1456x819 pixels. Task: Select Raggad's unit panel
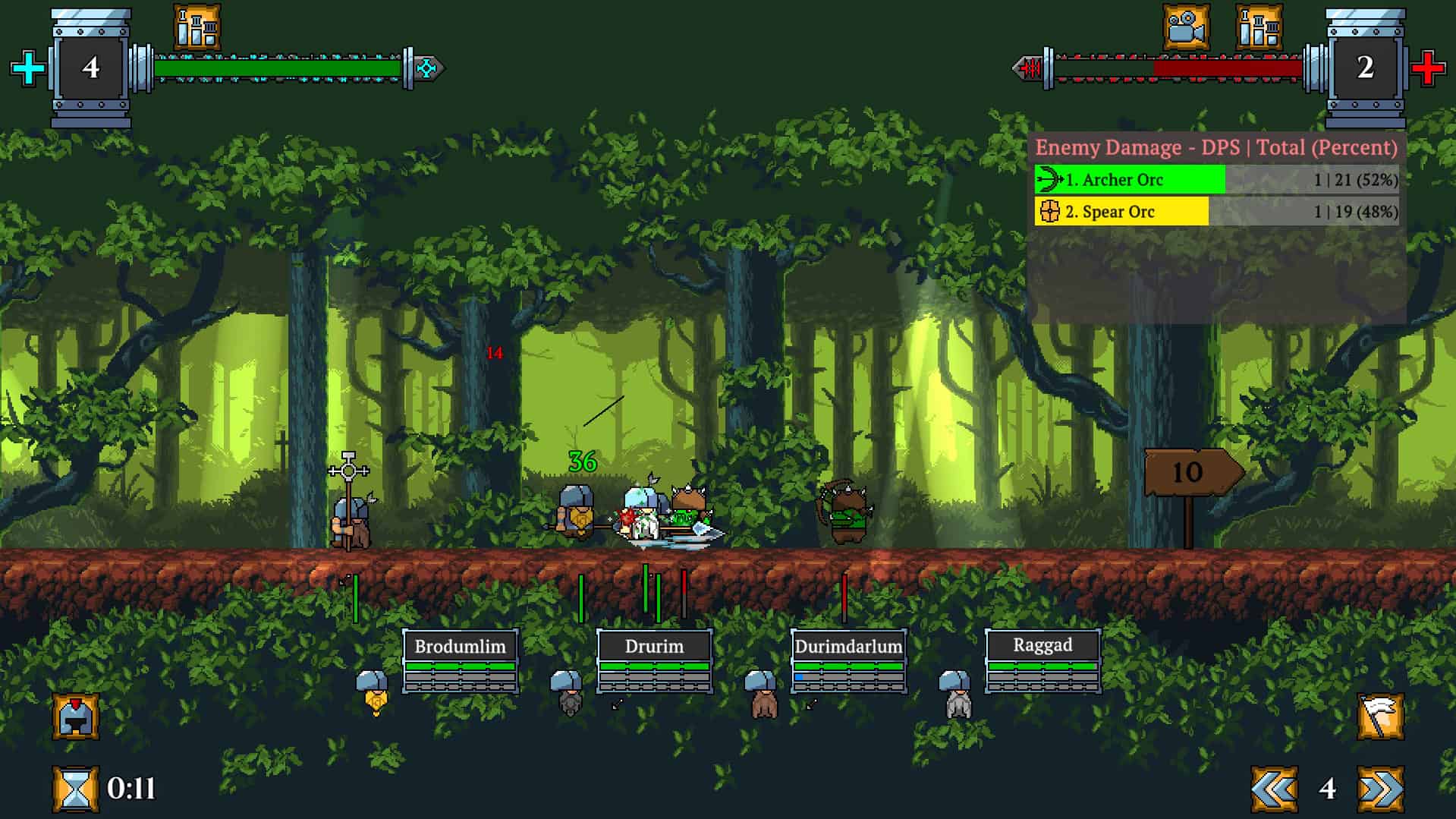point(1042,661)
